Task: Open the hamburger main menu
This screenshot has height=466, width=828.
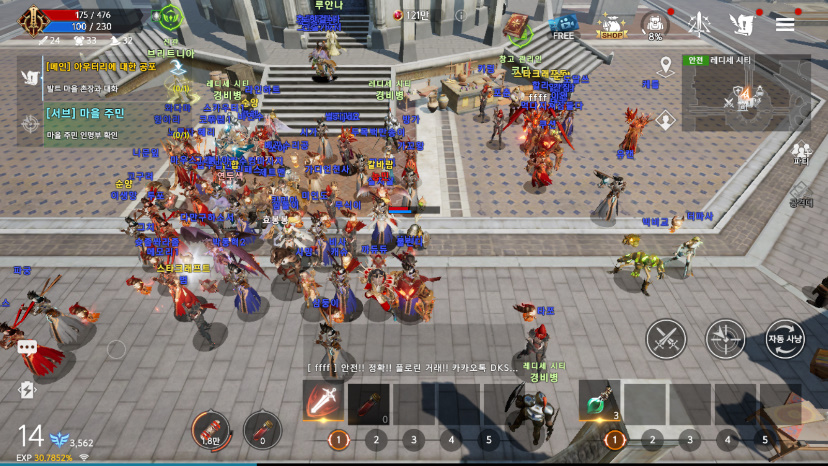Action: click(785, 24)
